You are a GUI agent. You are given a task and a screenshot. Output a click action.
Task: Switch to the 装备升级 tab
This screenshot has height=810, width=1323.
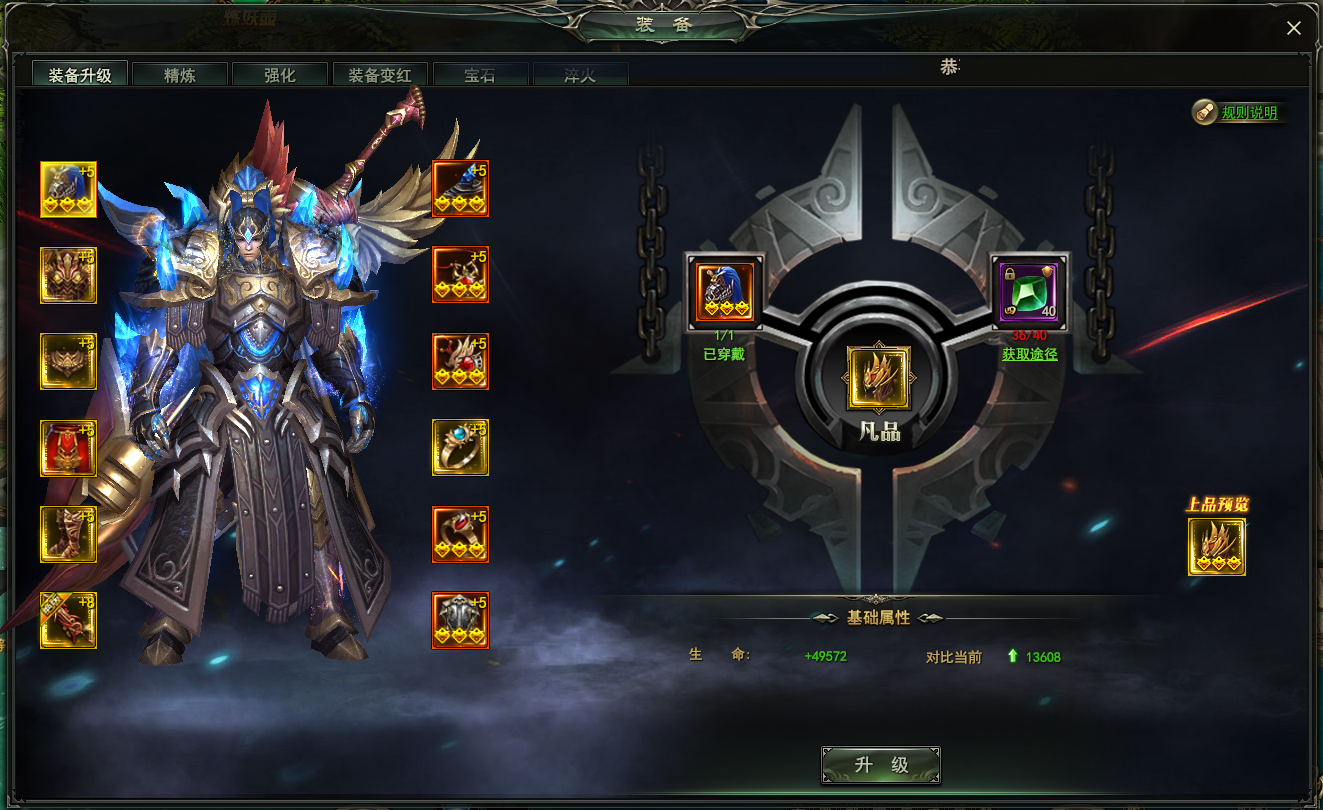pos(80,75)
